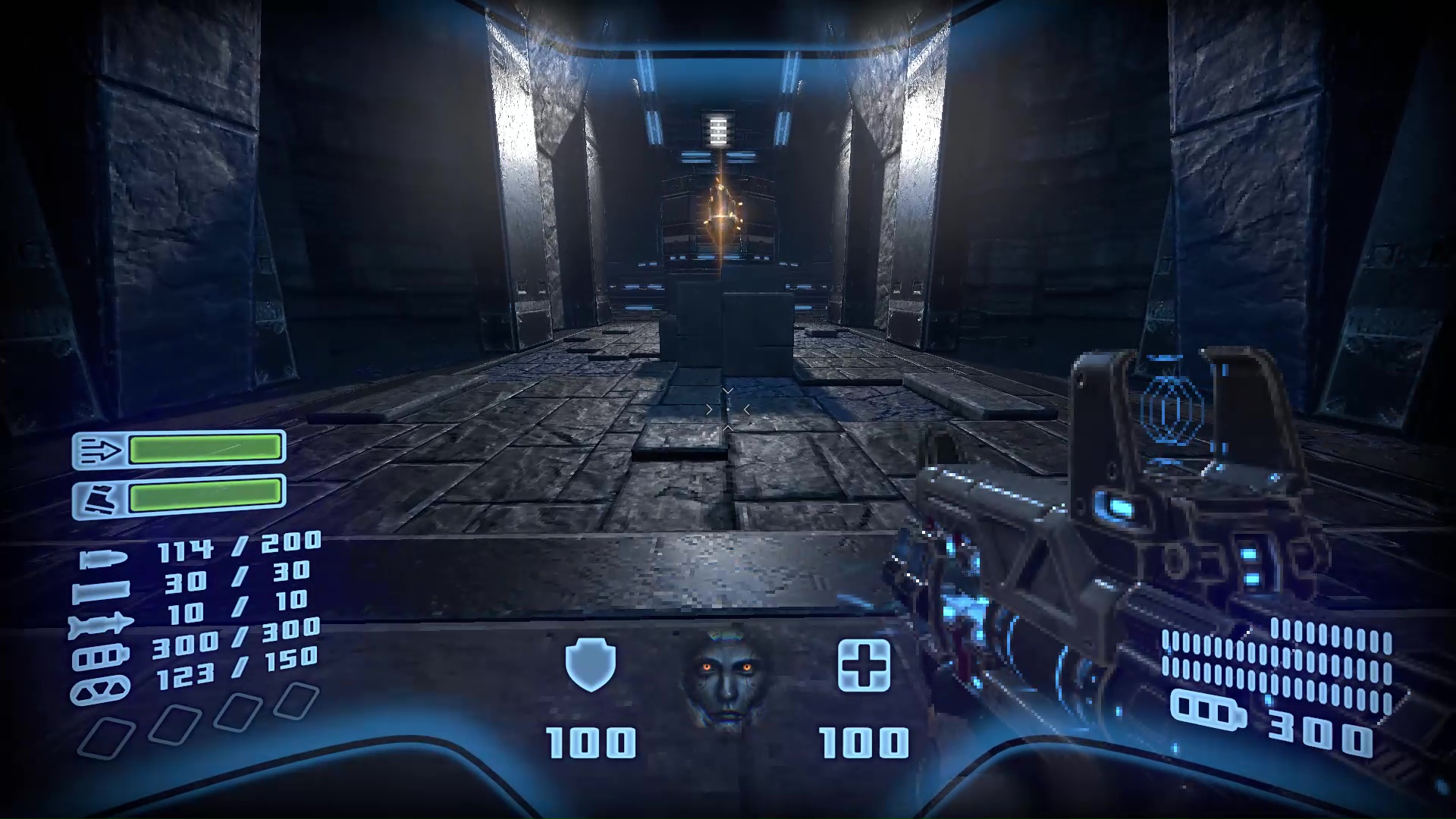Expand the upper green stamina bar

click(x=206, y=448)
